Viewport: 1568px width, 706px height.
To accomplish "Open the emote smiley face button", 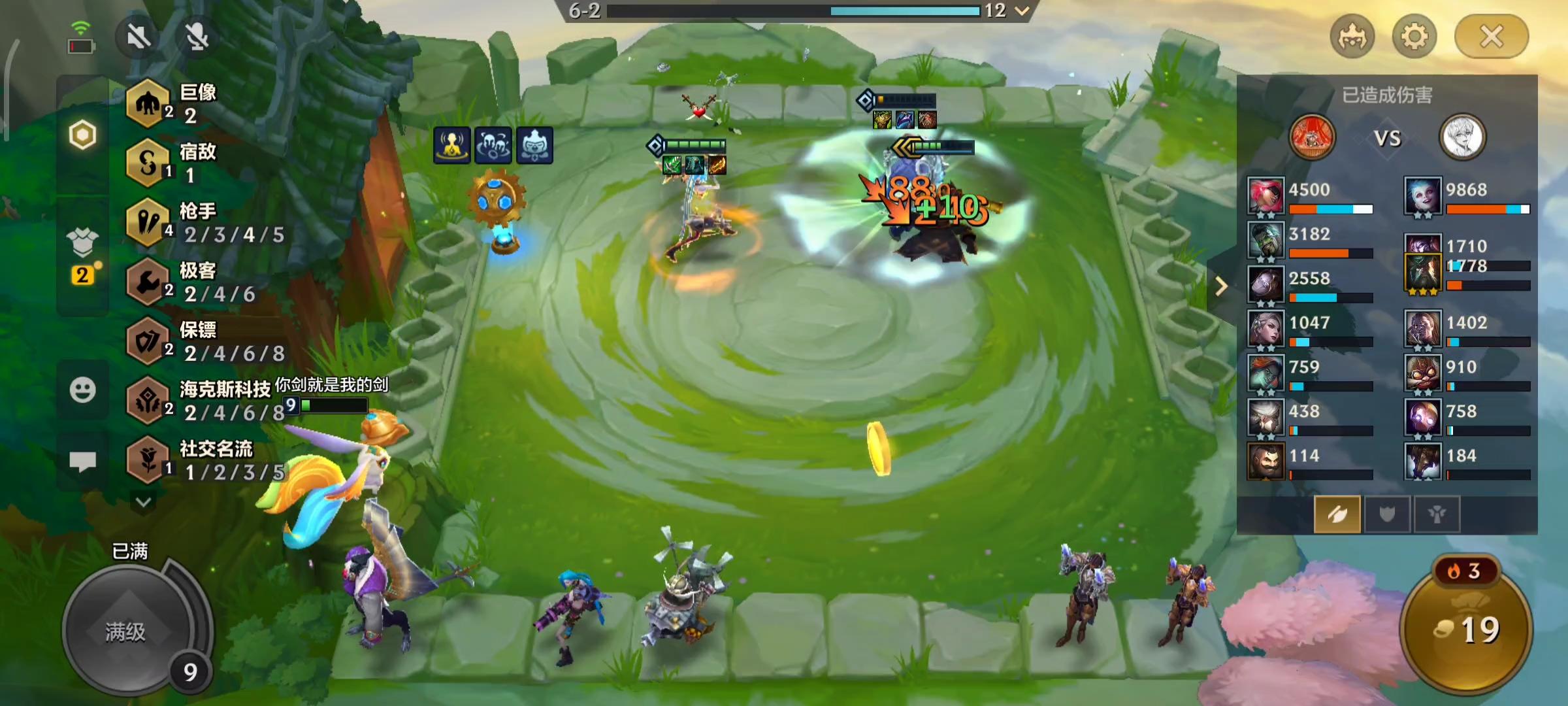I will click(82, 390).
